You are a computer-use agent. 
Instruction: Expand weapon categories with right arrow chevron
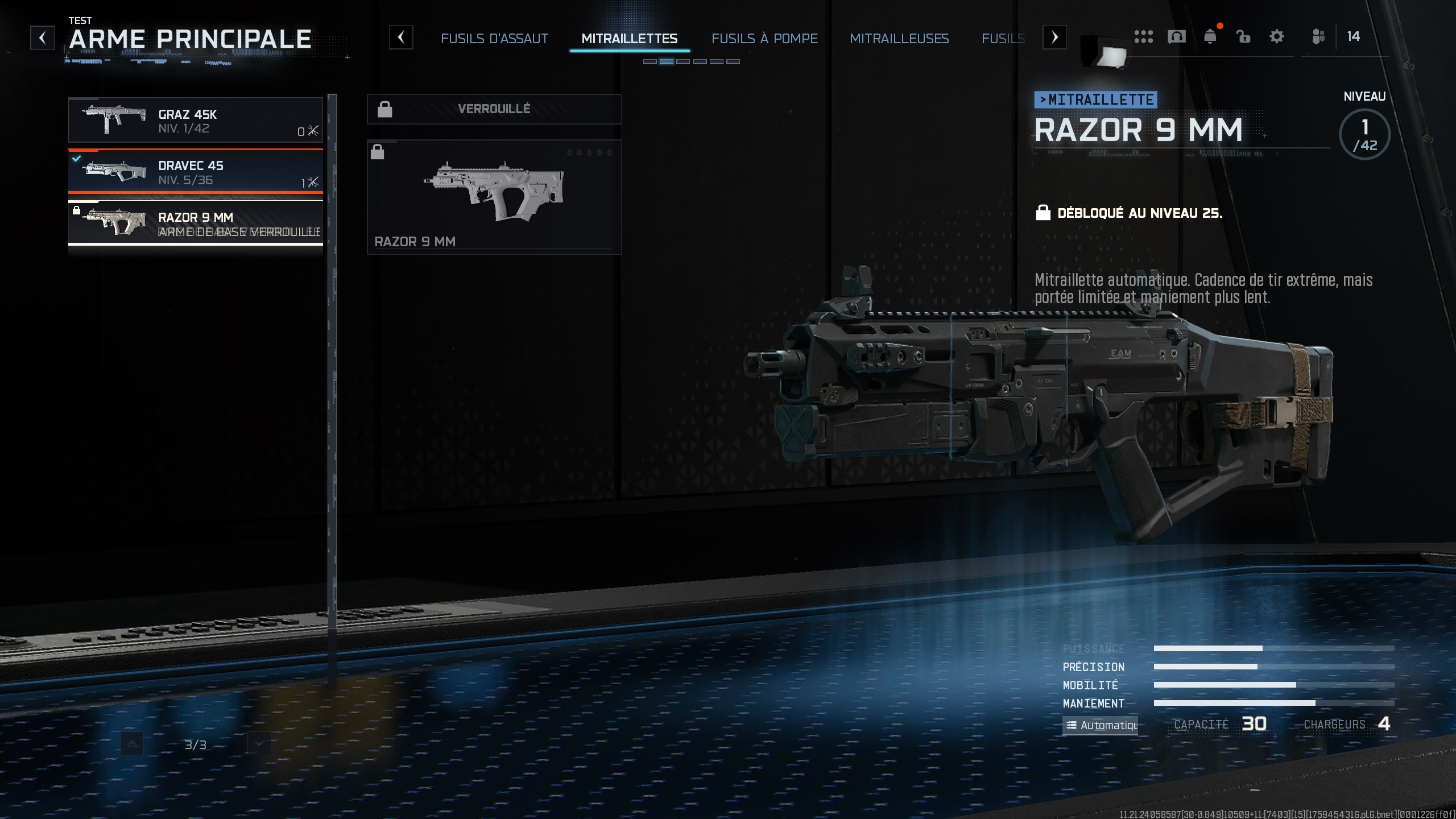pyautogui.click(x=1054, y=37)
